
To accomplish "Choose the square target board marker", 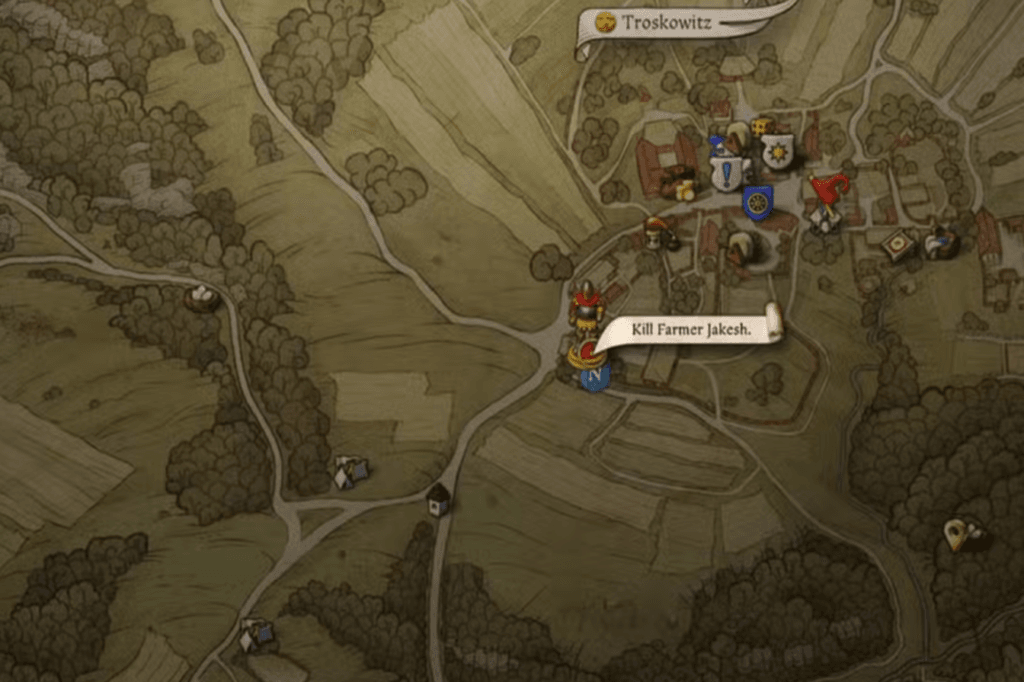I will pos(898,244).
